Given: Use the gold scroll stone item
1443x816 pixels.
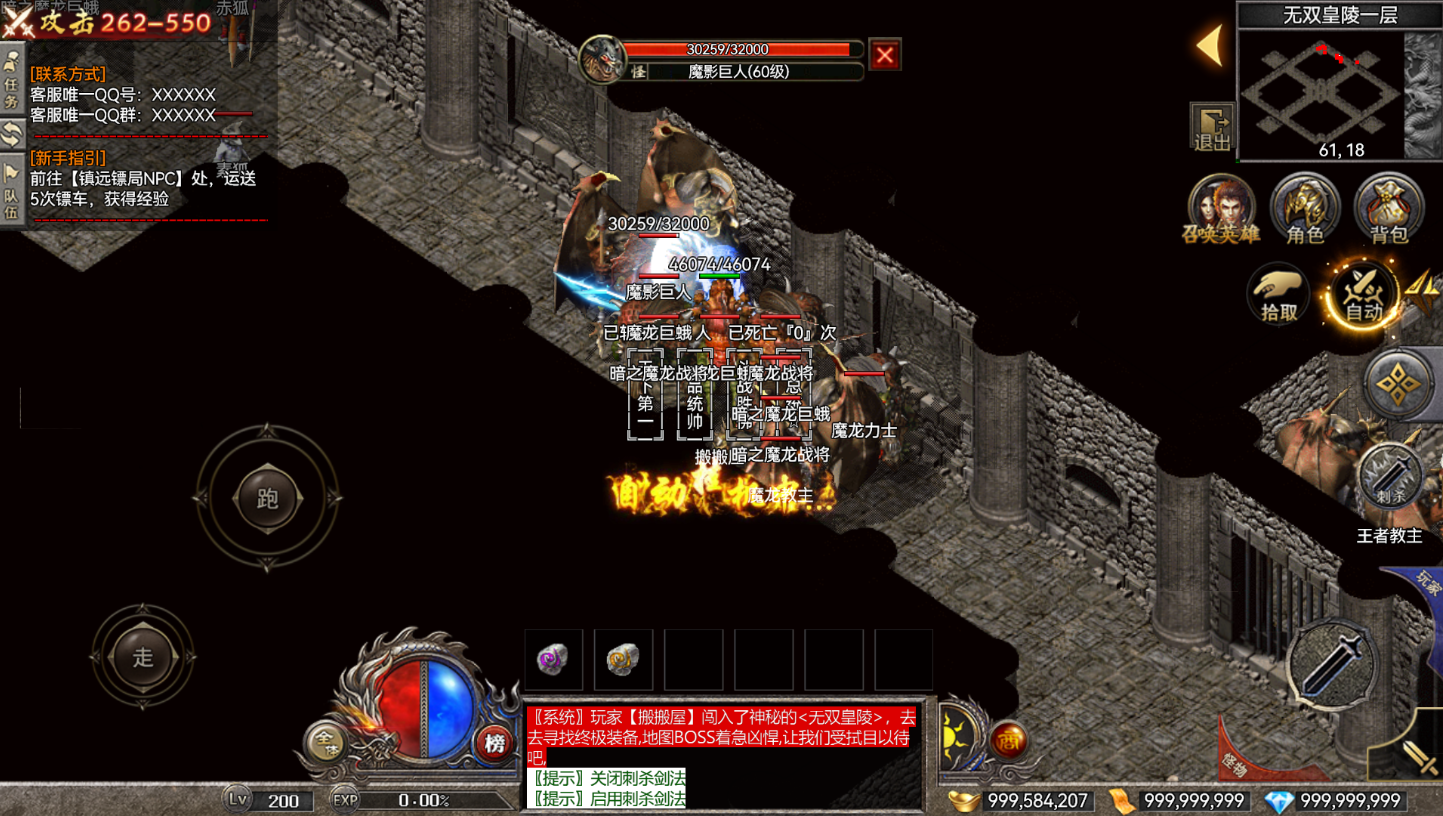Looking at the screenshot, I should [x=623, y=659].
